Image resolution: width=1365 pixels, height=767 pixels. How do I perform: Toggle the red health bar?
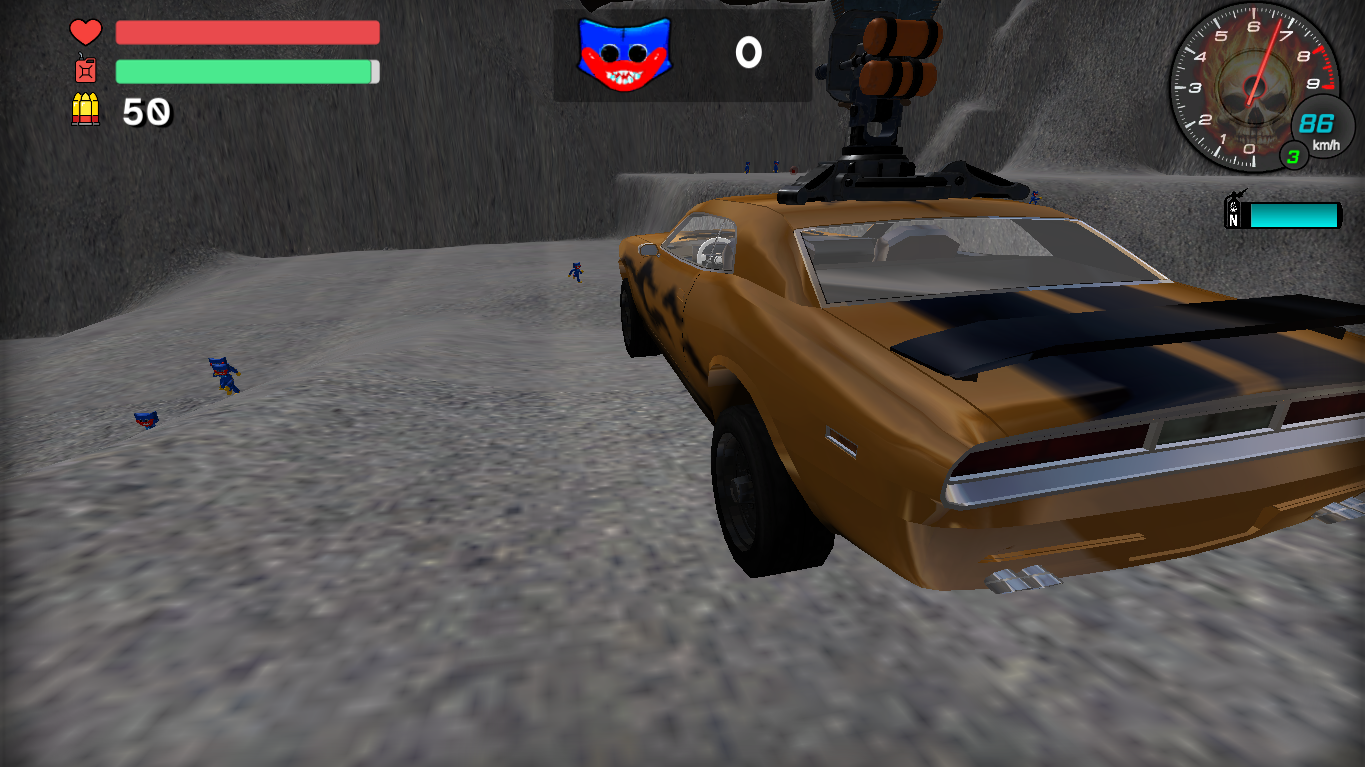pyautogui.click(x=247, y=33)
